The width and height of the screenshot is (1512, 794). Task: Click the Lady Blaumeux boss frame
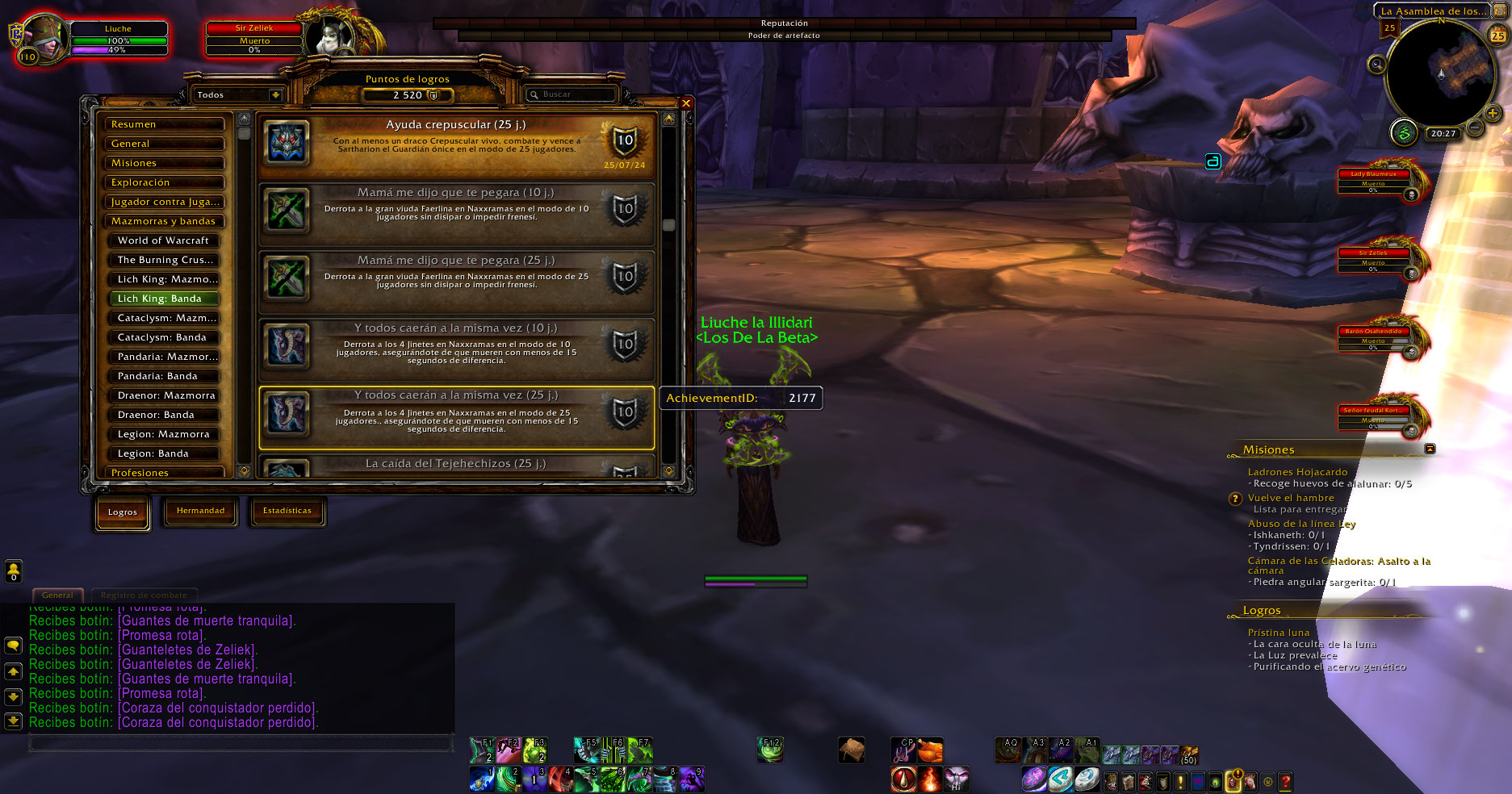1373,181
